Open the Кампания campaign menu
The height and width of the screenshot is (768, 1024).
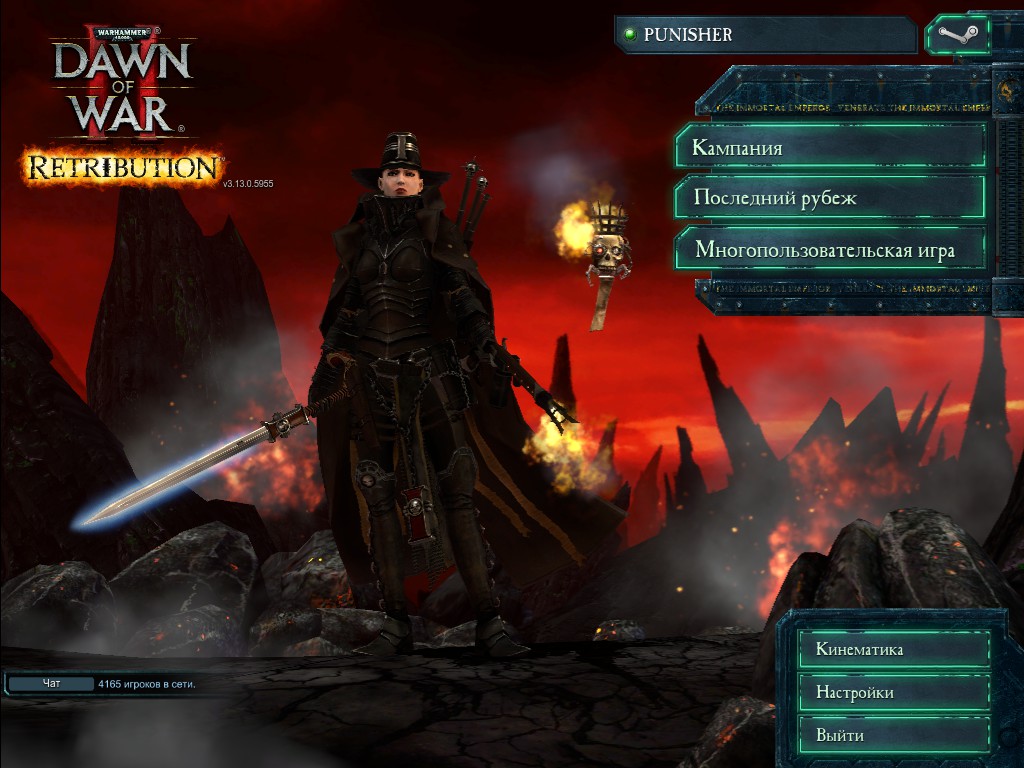pyautogui.click(x=830, y=148)
